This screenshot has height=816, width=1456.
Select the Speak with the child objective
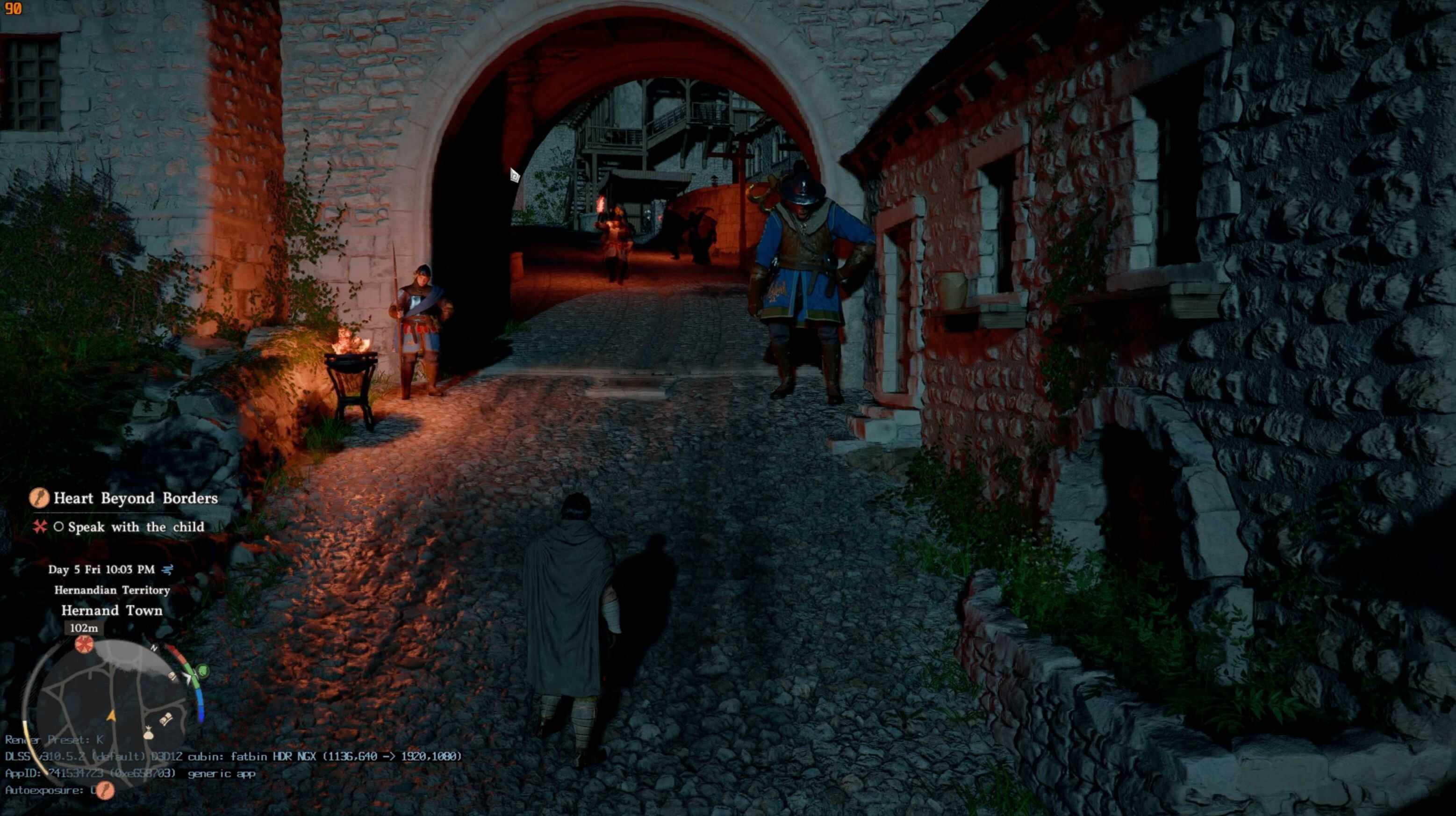136,527
